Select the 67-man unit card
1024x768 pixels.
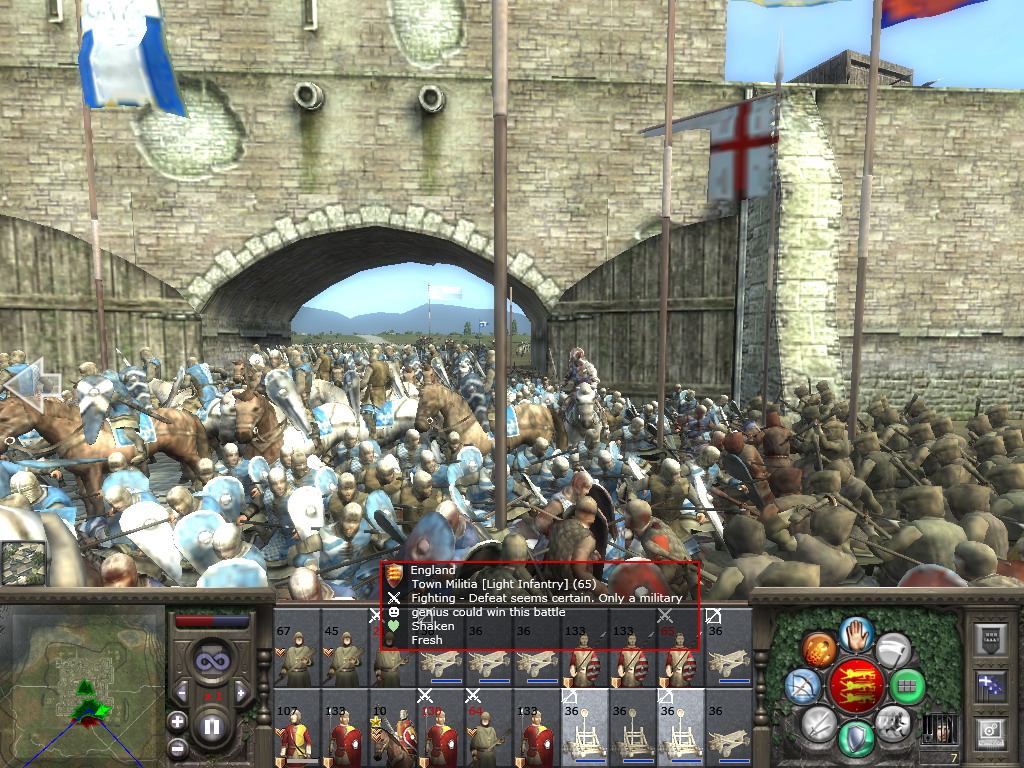[296, 651]
